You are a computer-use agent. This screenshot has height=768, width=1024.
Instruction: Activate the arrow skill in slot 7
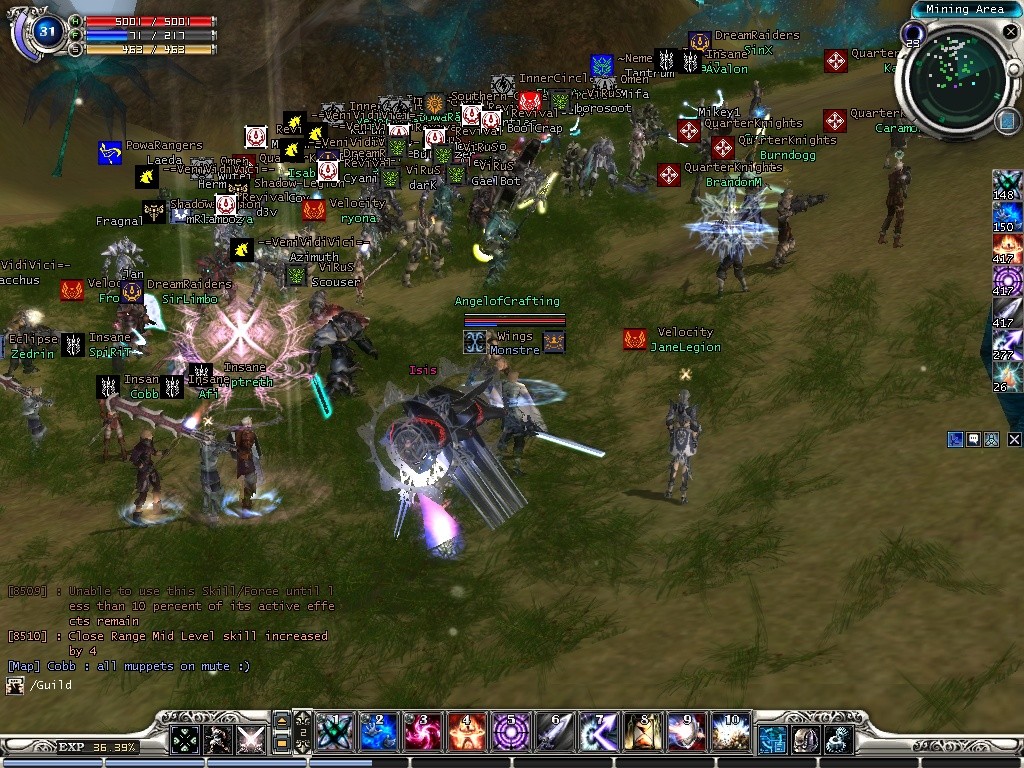(x=598, y=733)
